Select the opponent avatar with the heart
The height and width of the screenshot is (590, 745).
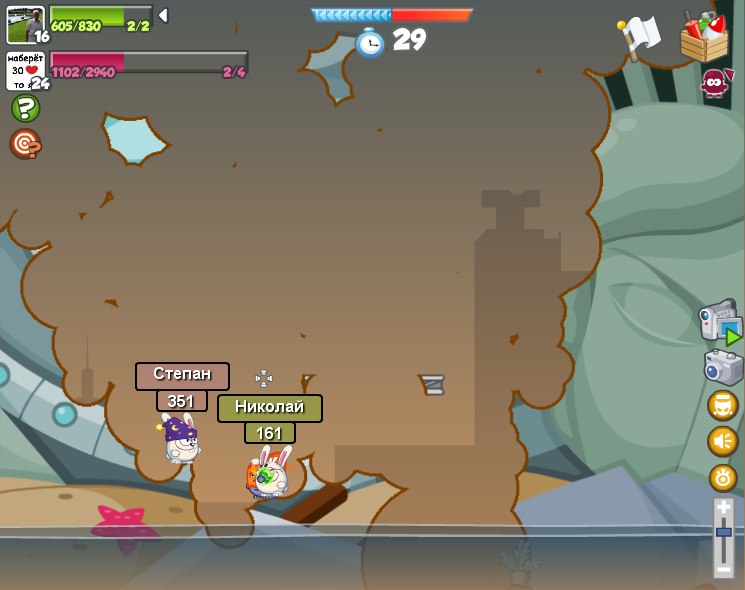click(25, 70)
